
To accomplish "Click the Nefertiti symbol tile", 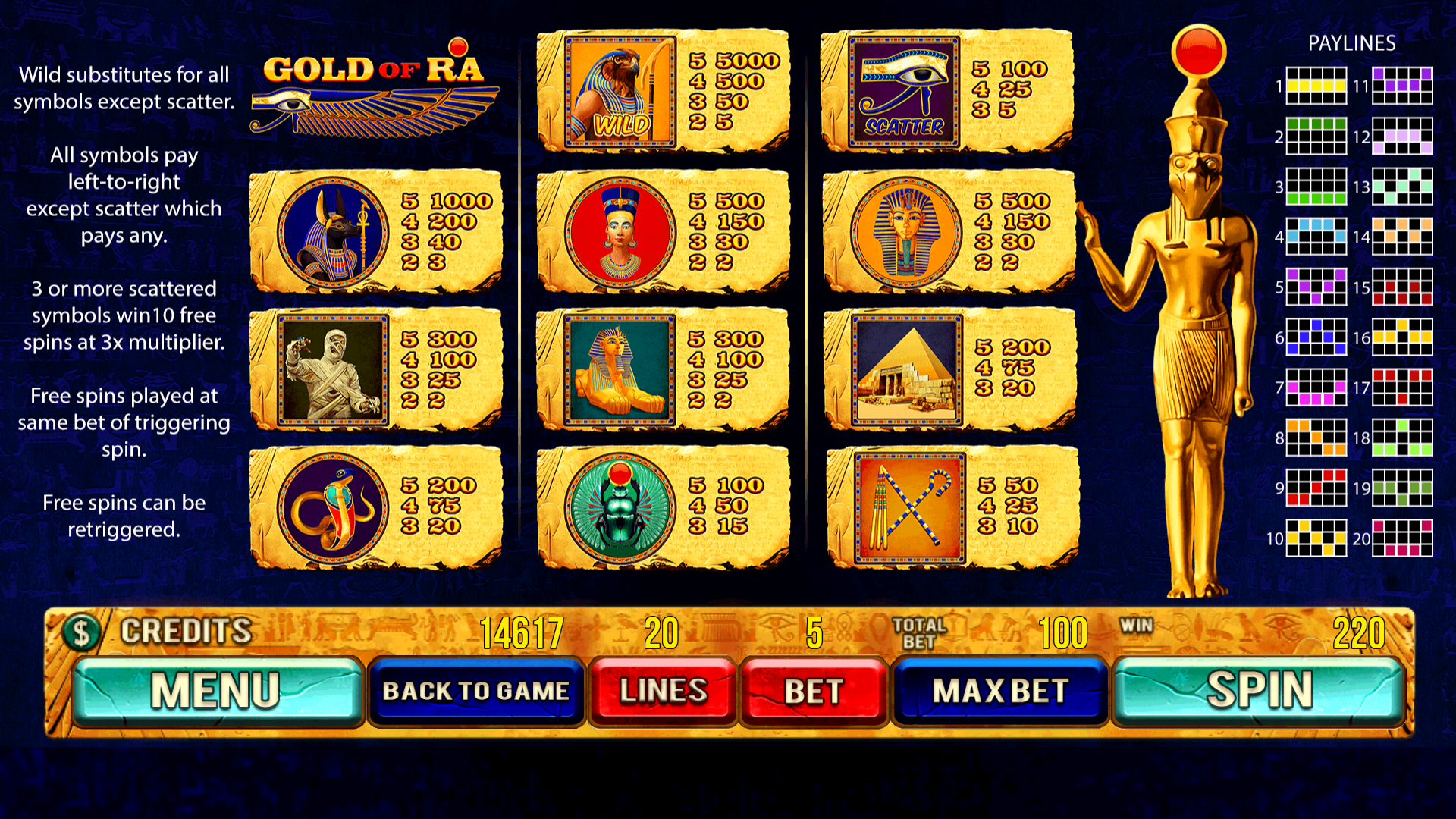I will click(x=622, y=231).
